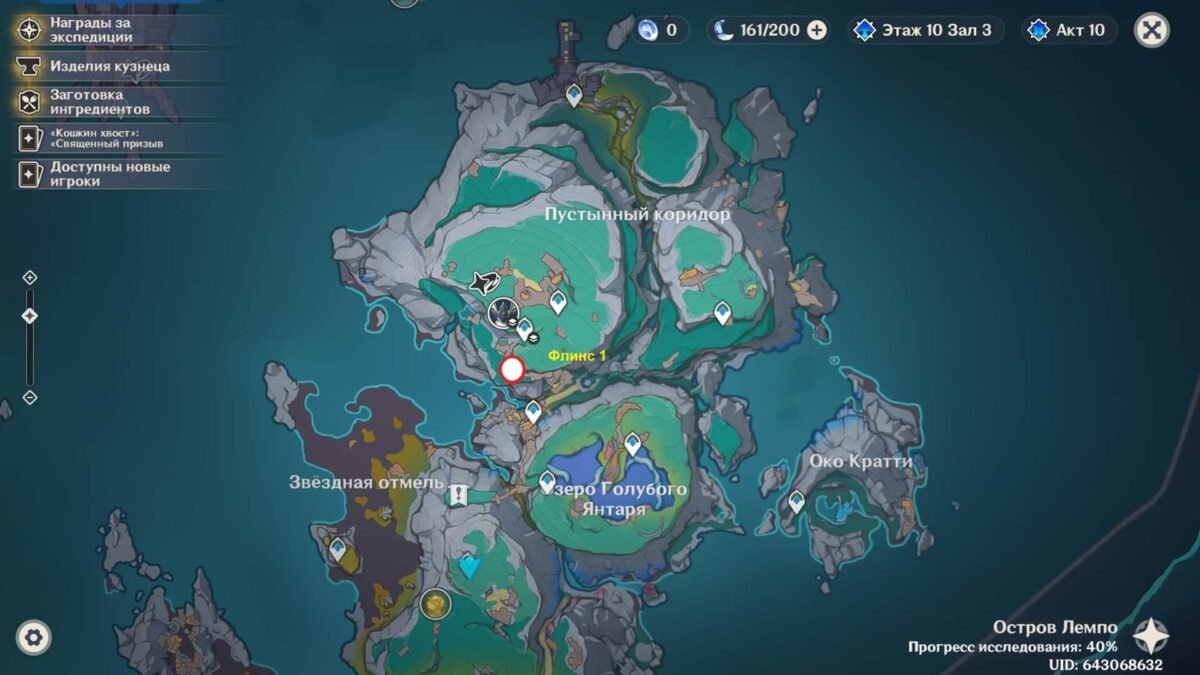
Task: Choose the northernmost teleport waypoint on the island
Action: click(574, 95)
